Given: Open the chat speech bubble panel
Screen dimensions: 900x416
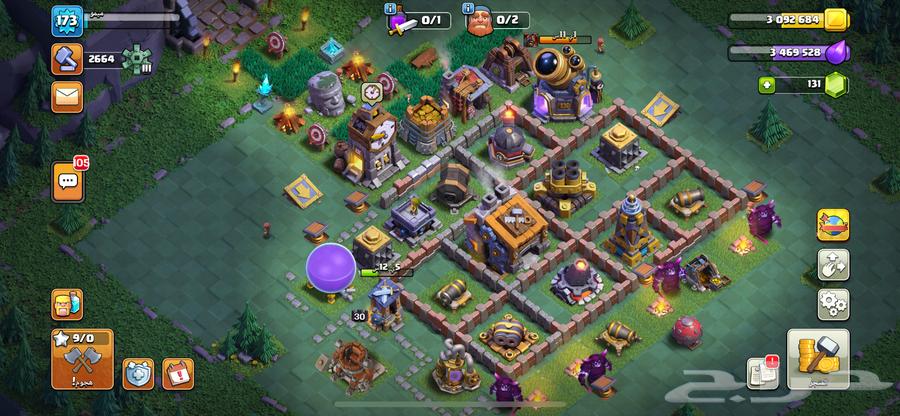Looking at the screenshot, I should click(68, 181).
